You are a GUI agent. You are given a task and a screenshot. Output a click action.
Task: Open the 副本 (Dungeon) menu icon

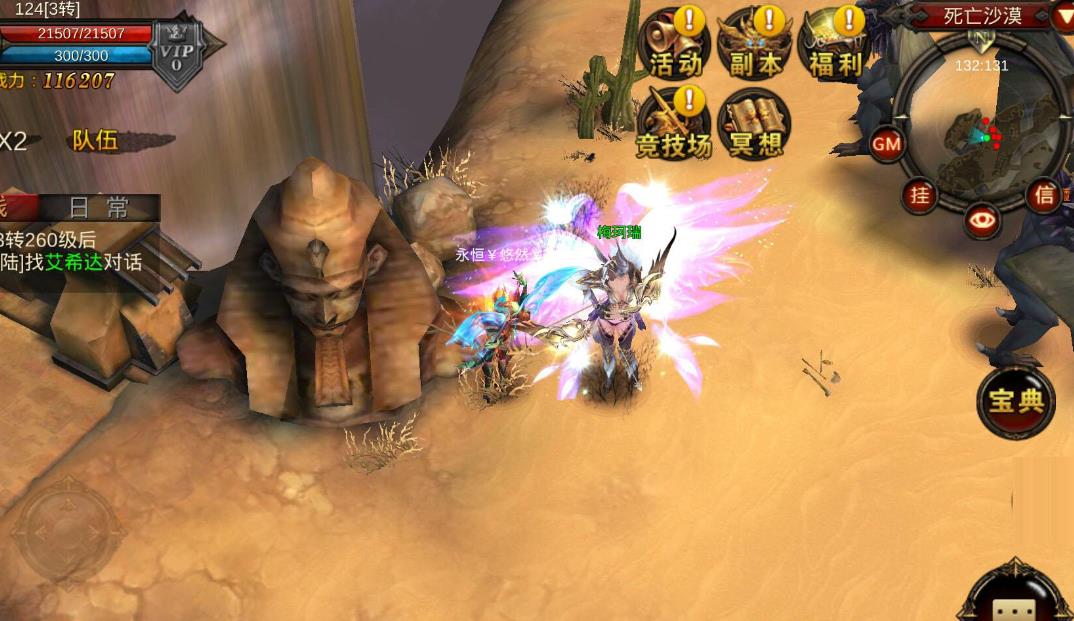click(x=755, y=45)
